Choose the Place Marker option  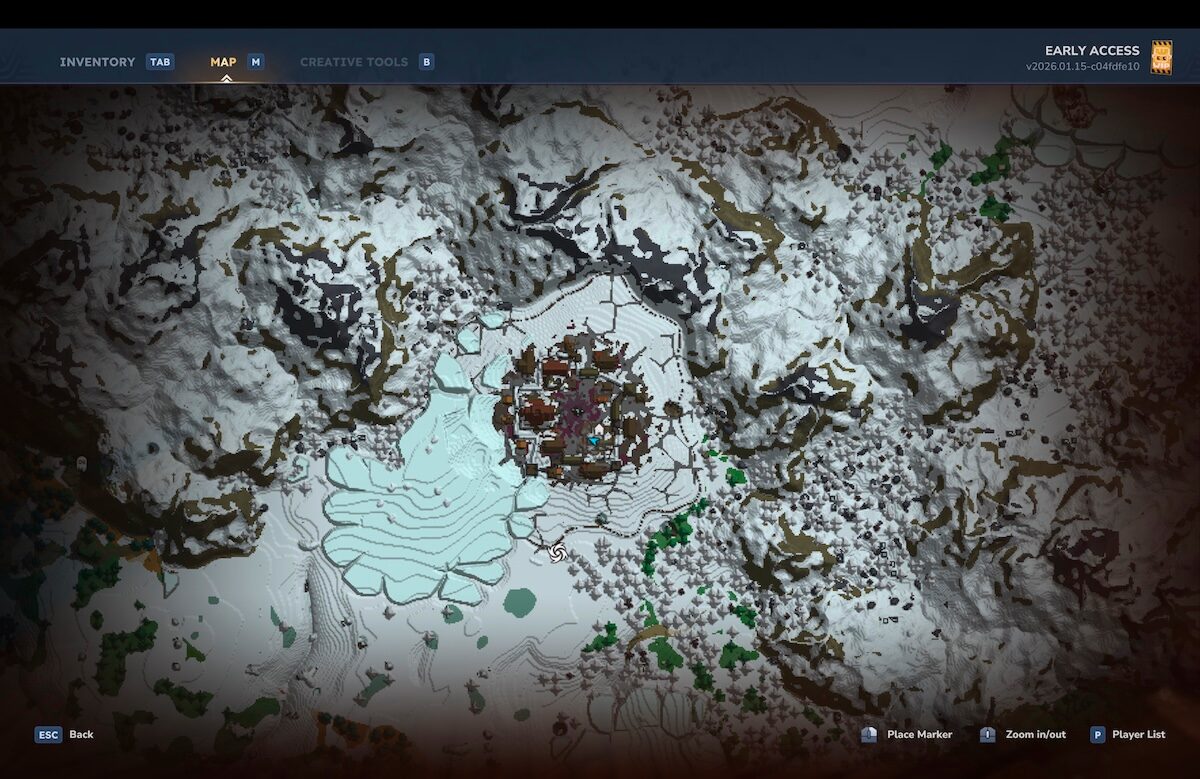tap(919, 734)
